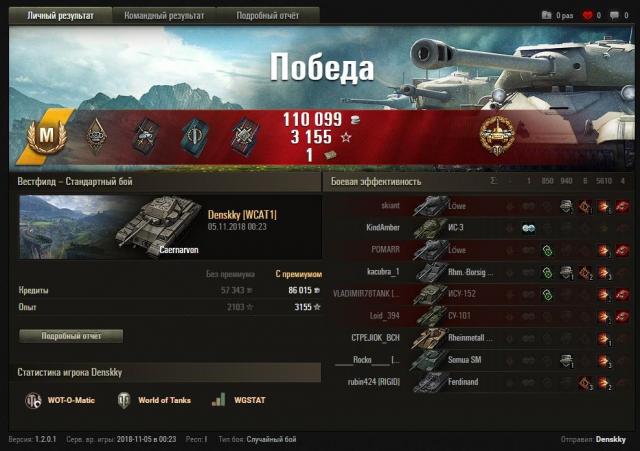Open the WOT-O-Matic player statistics link

click(62, 400)
